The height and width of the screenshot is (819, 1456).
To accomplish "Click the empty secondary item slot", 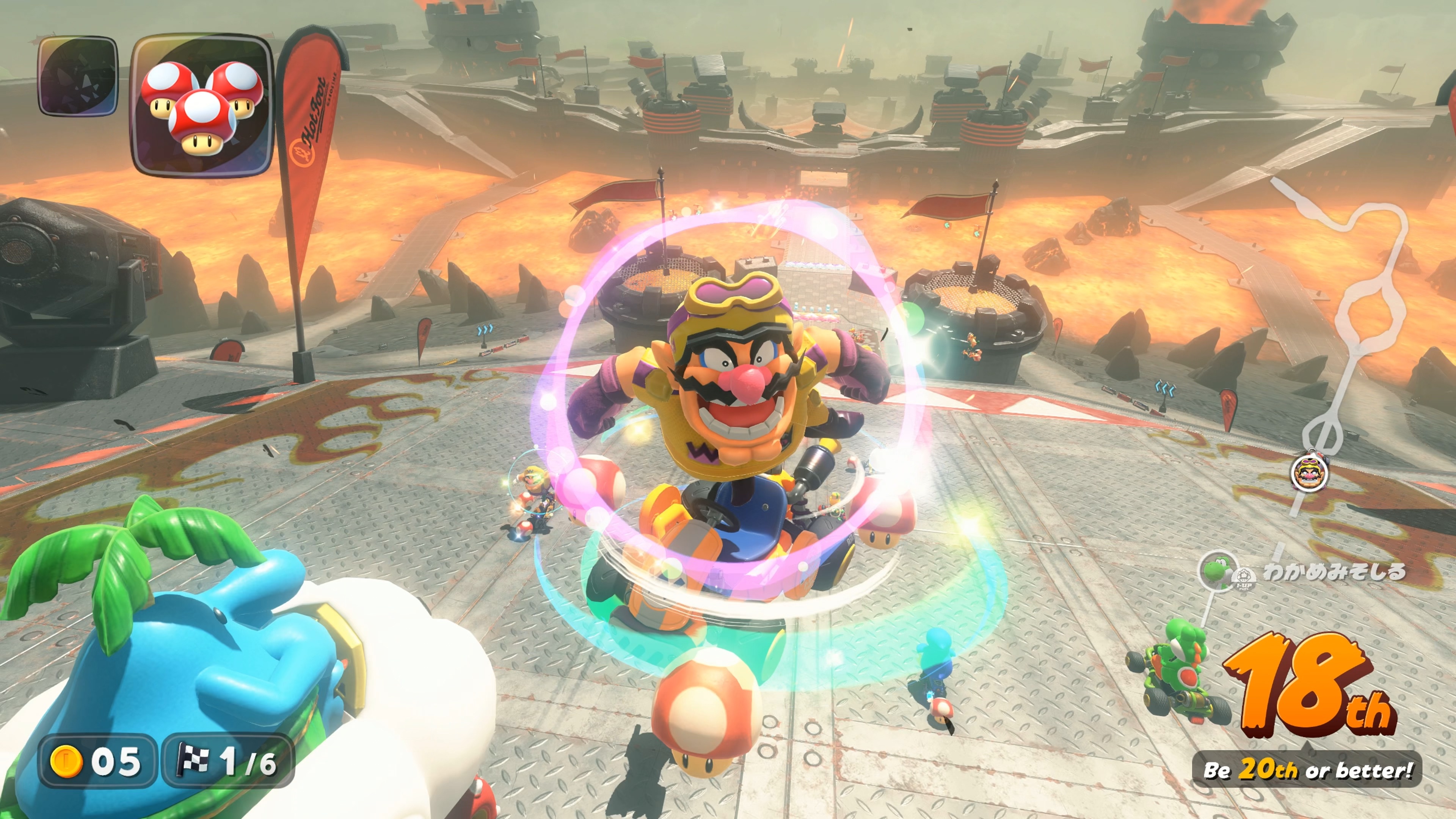I will click(x=78, y=76).
